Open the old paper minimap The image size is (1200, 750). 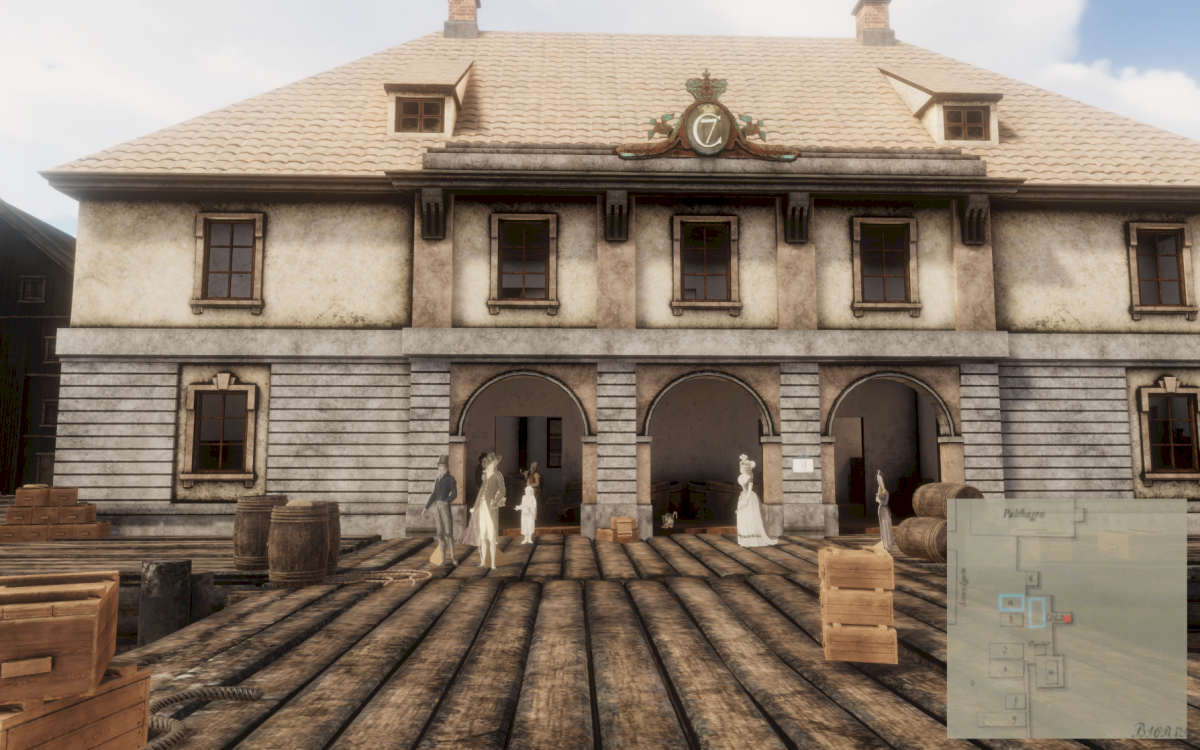click(1066, 619)
